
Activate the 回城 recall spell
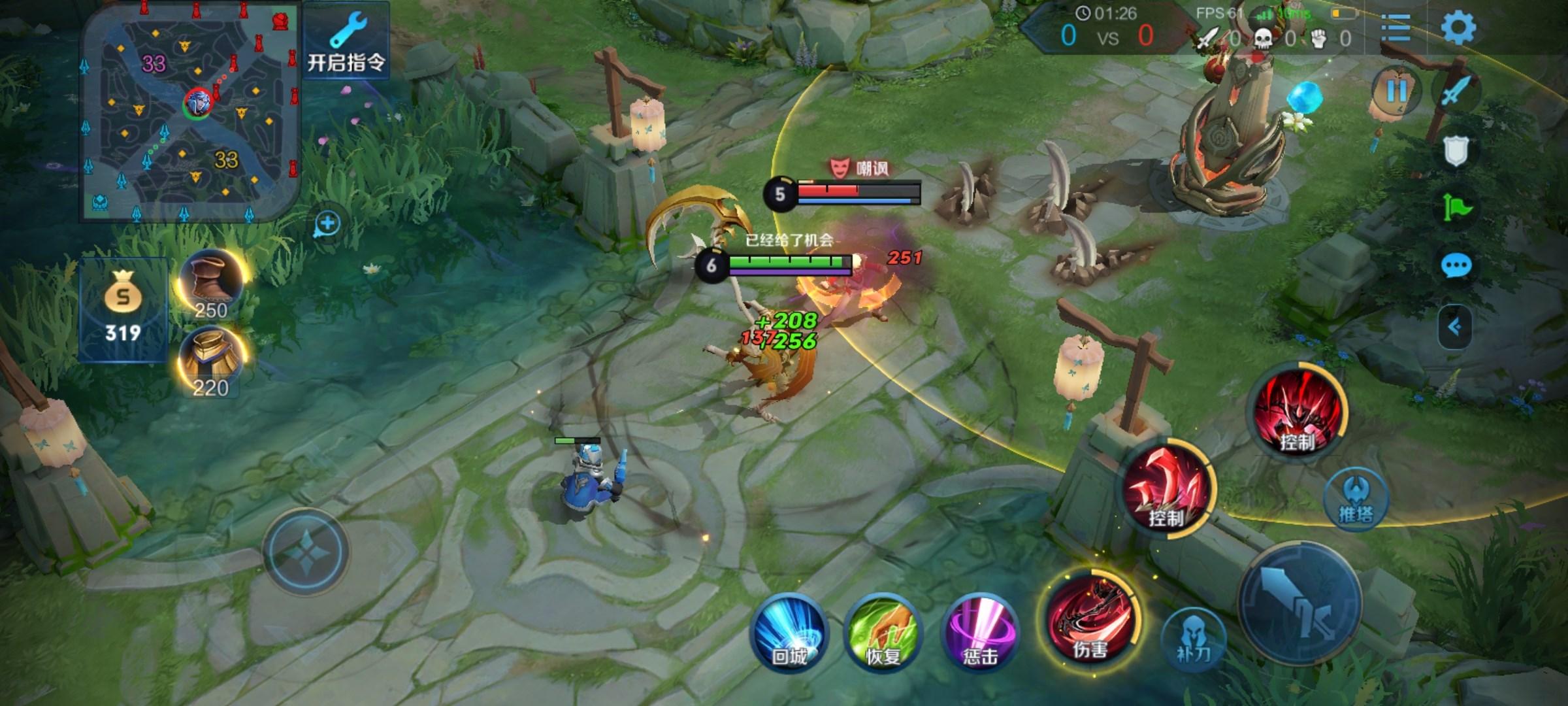pyautogui.click(x=790, y=634)
